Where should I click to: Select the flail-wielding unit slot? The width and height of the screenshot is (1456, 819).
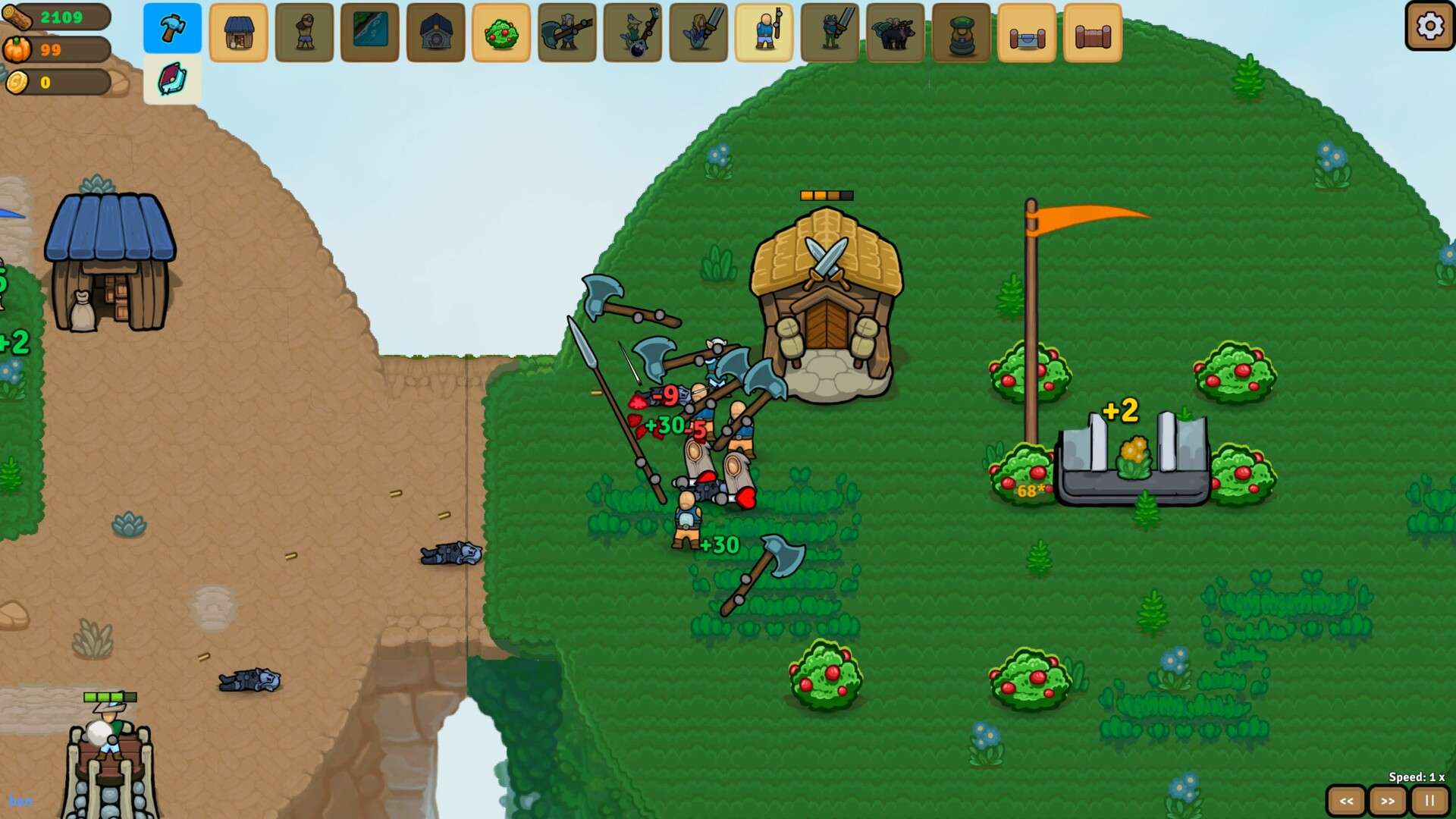(632, 33)
